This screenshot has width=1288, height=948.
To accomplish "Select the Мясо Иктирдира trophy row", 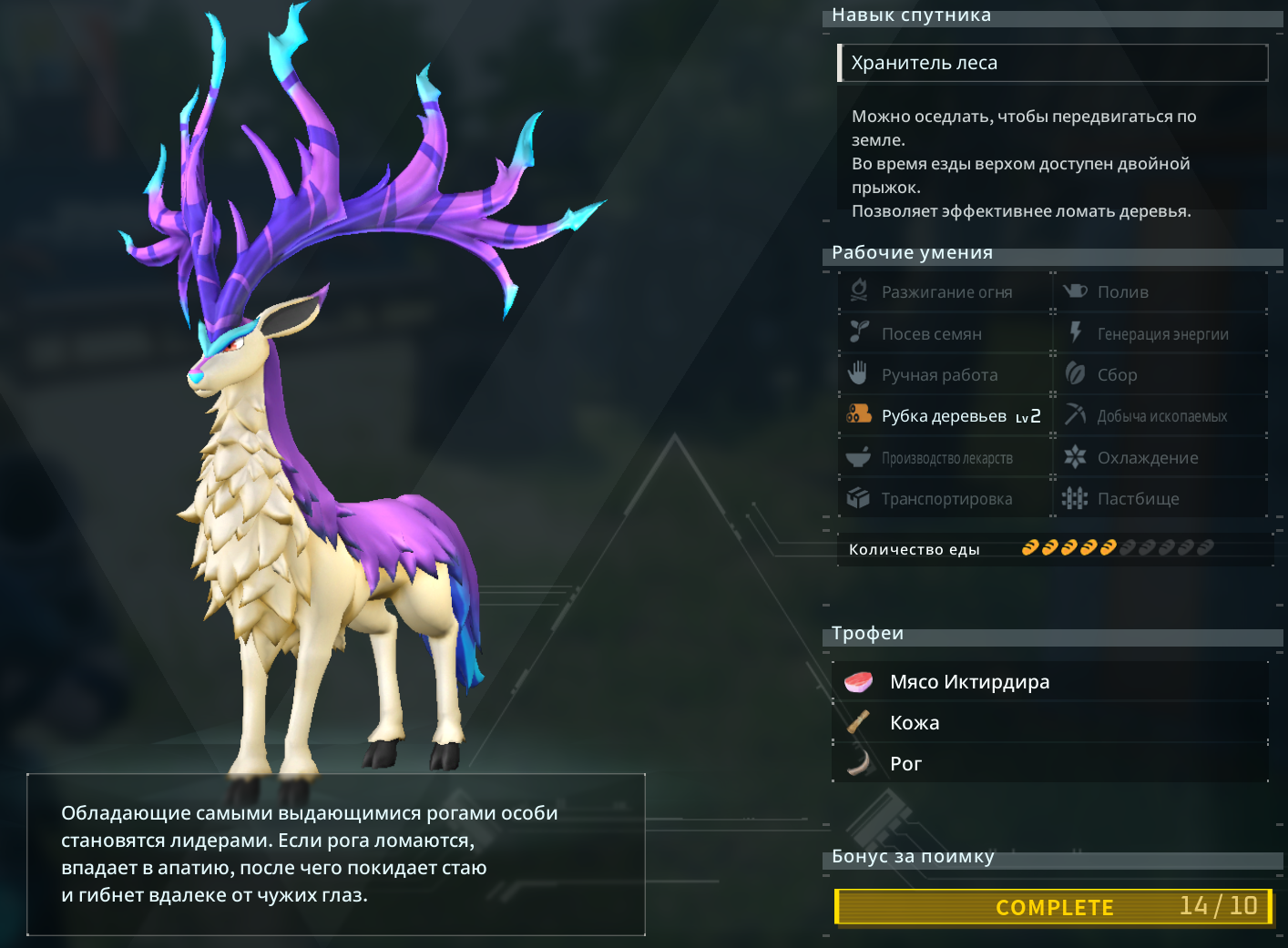I will (x=1049, y=682).
